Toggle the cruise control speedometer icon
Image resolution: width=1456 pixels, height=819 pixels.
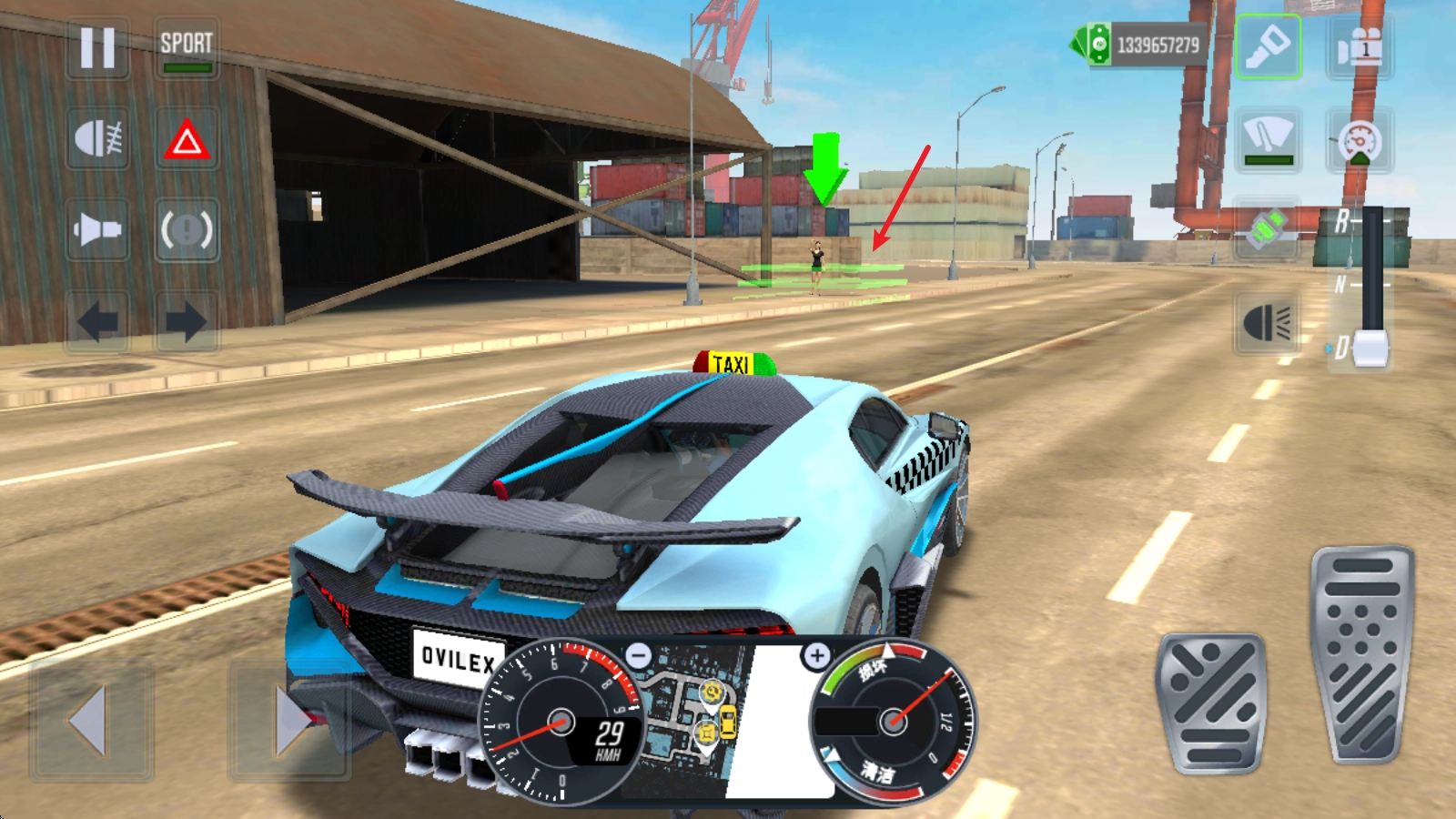(1360, 140)
